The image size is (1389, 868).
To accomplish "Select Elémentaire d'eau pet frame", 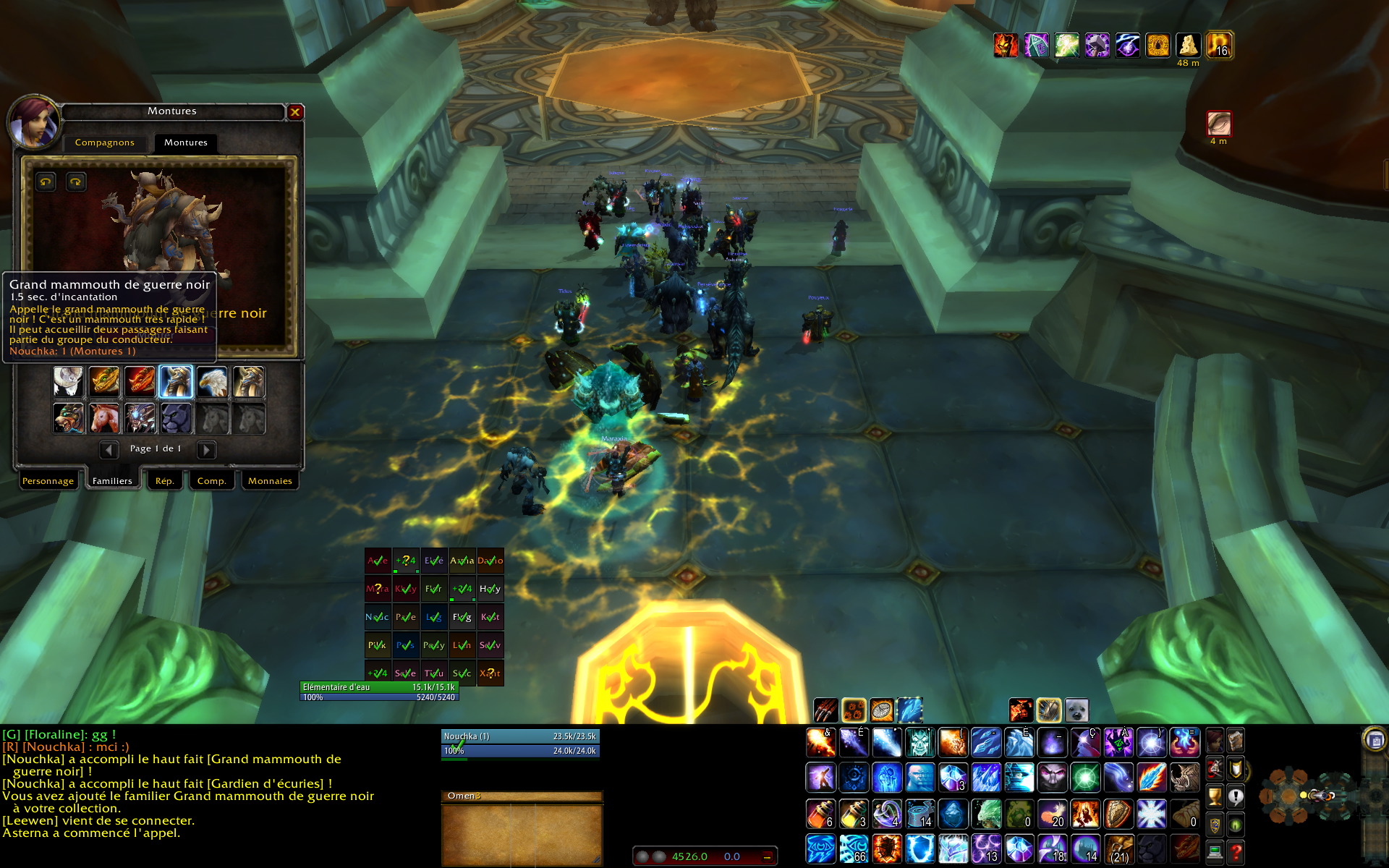I will (x=379, y=692).
